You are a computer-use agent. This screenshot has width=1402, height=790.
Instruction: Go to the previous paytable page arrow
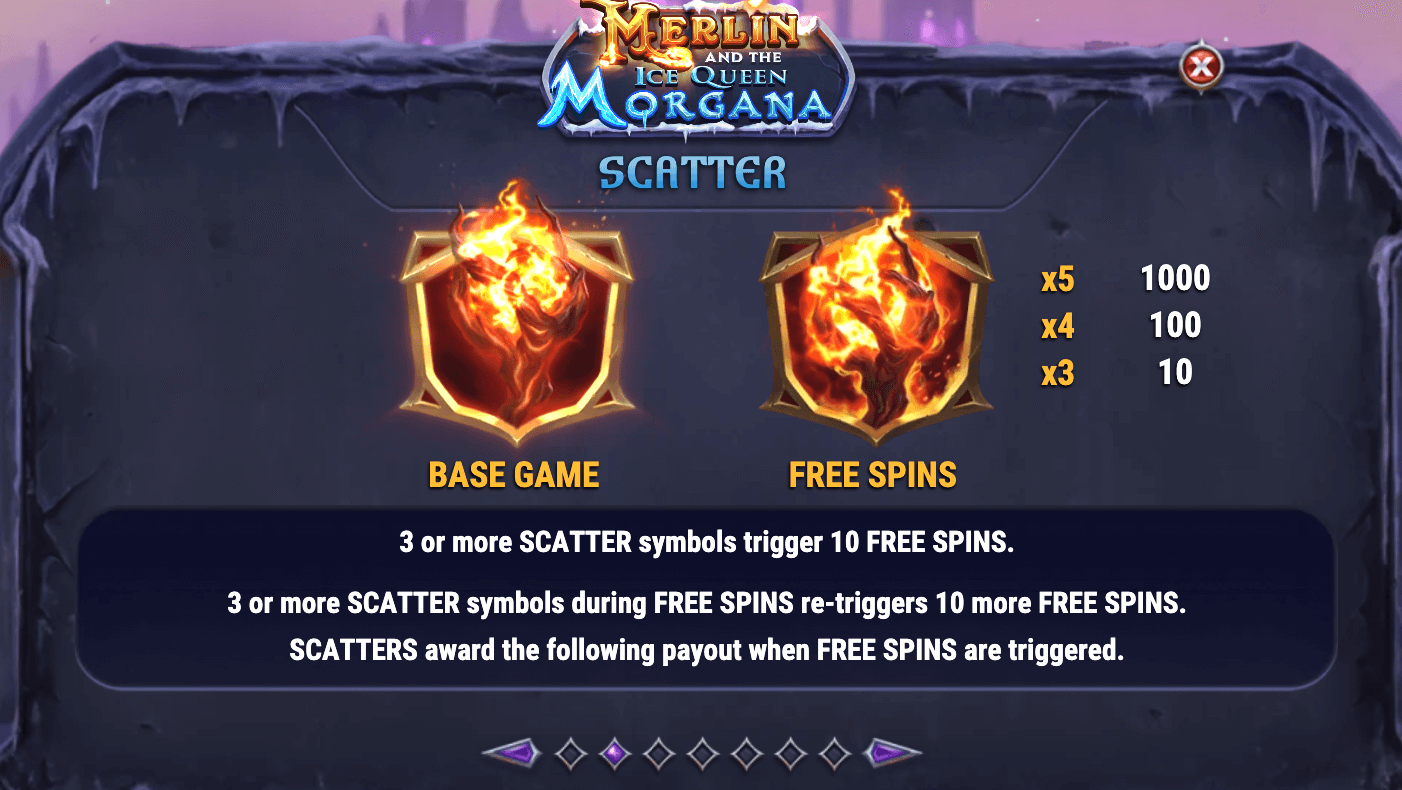point(510,753)
